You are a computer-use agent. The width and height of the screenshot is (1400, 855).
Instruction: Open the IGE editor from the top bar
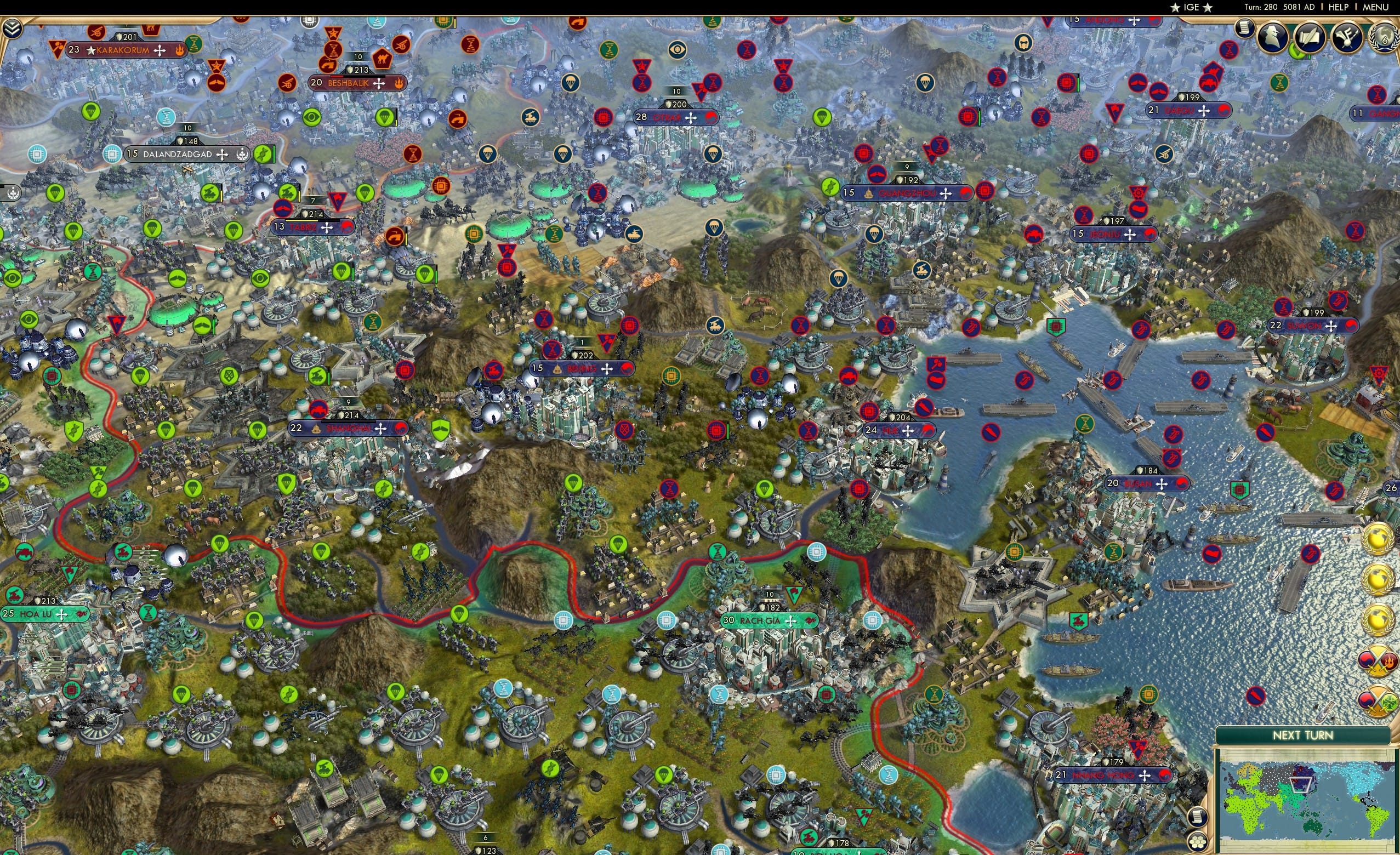(x=1191, y=7)
